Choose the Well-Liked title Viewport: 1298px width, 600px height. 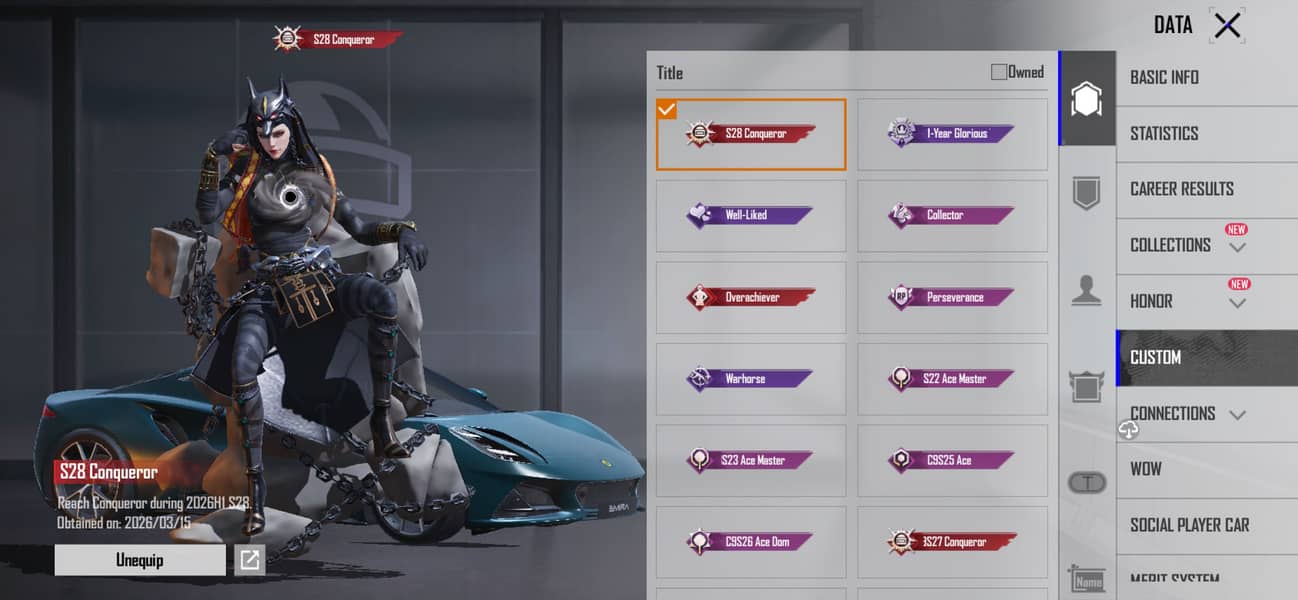pyautogui.click(x=751, y=215)
